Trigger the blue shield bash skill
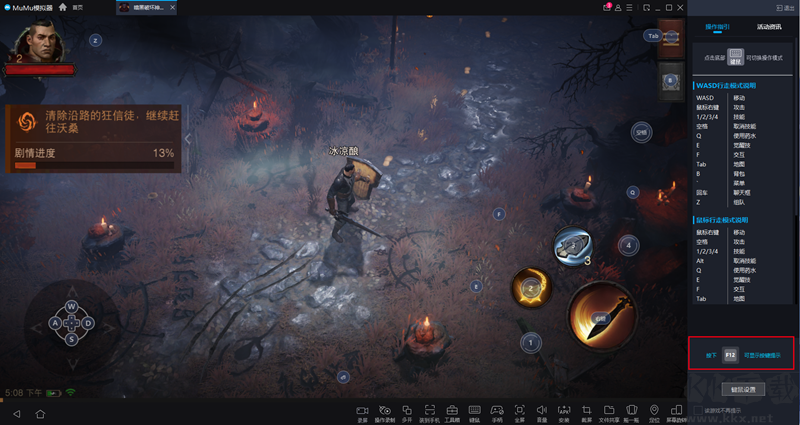This screenshot has height=425, width=800. tap(573, 245)
